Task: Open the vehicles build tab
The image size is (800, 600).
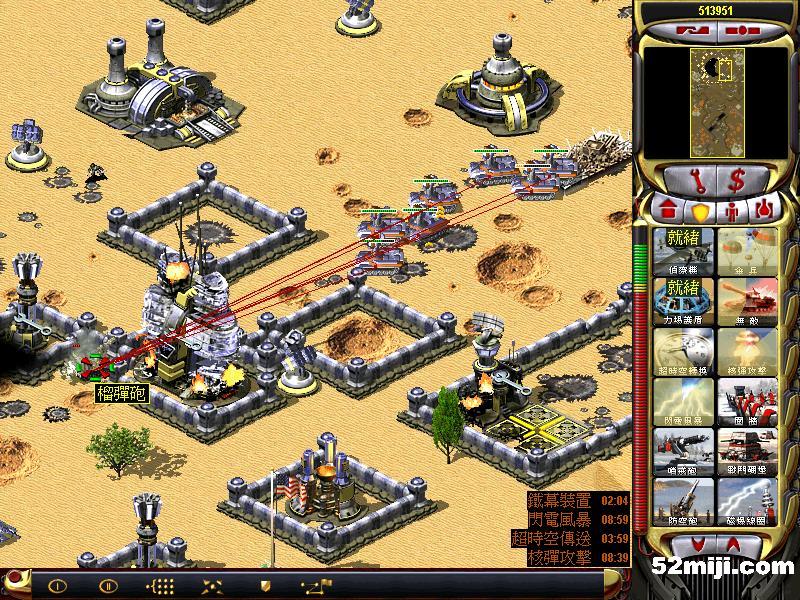Action: (x=763, y=211)
